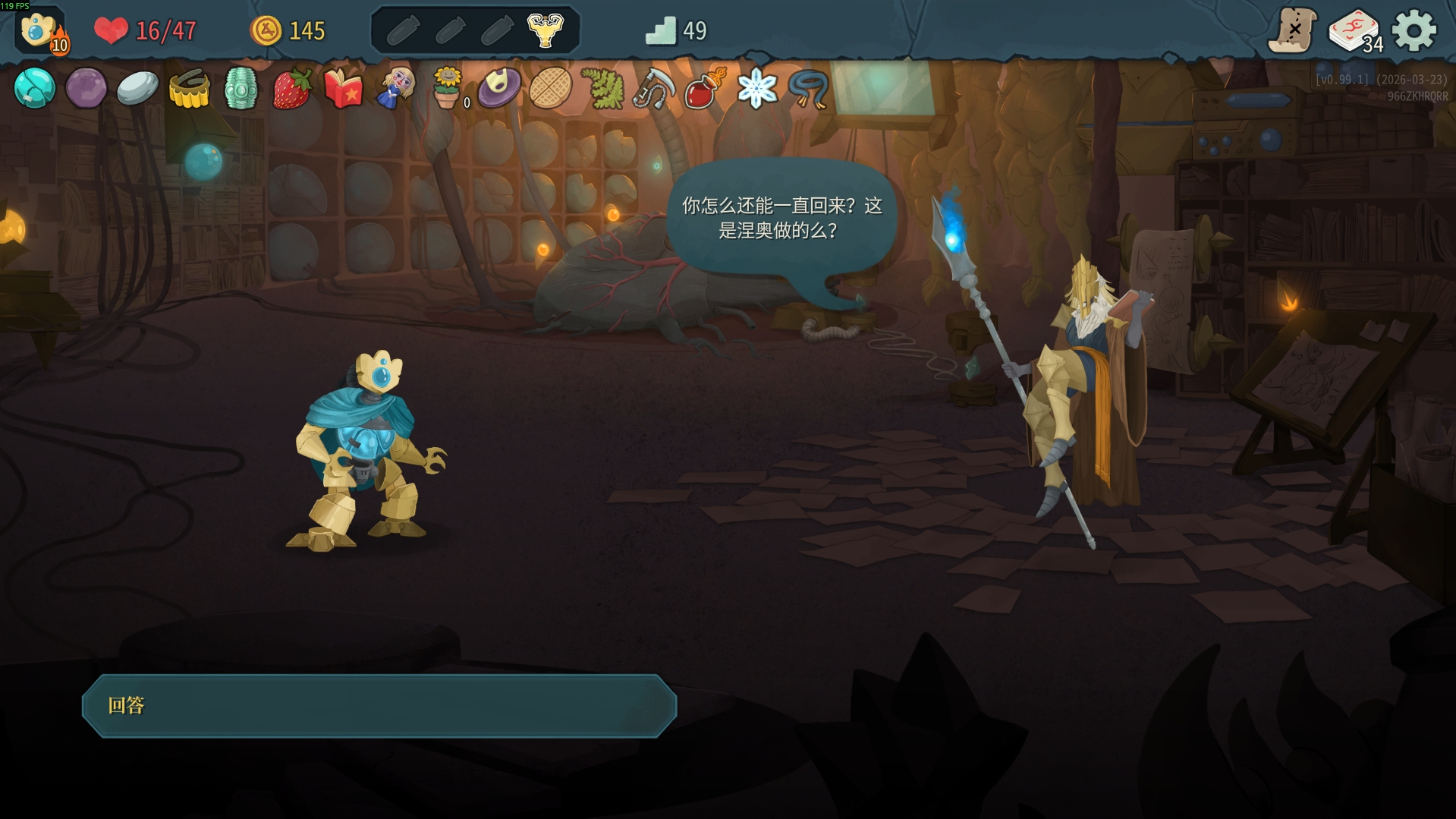
Task: Click the character portrait with flame badge
Action: click(x=40, y=31)
